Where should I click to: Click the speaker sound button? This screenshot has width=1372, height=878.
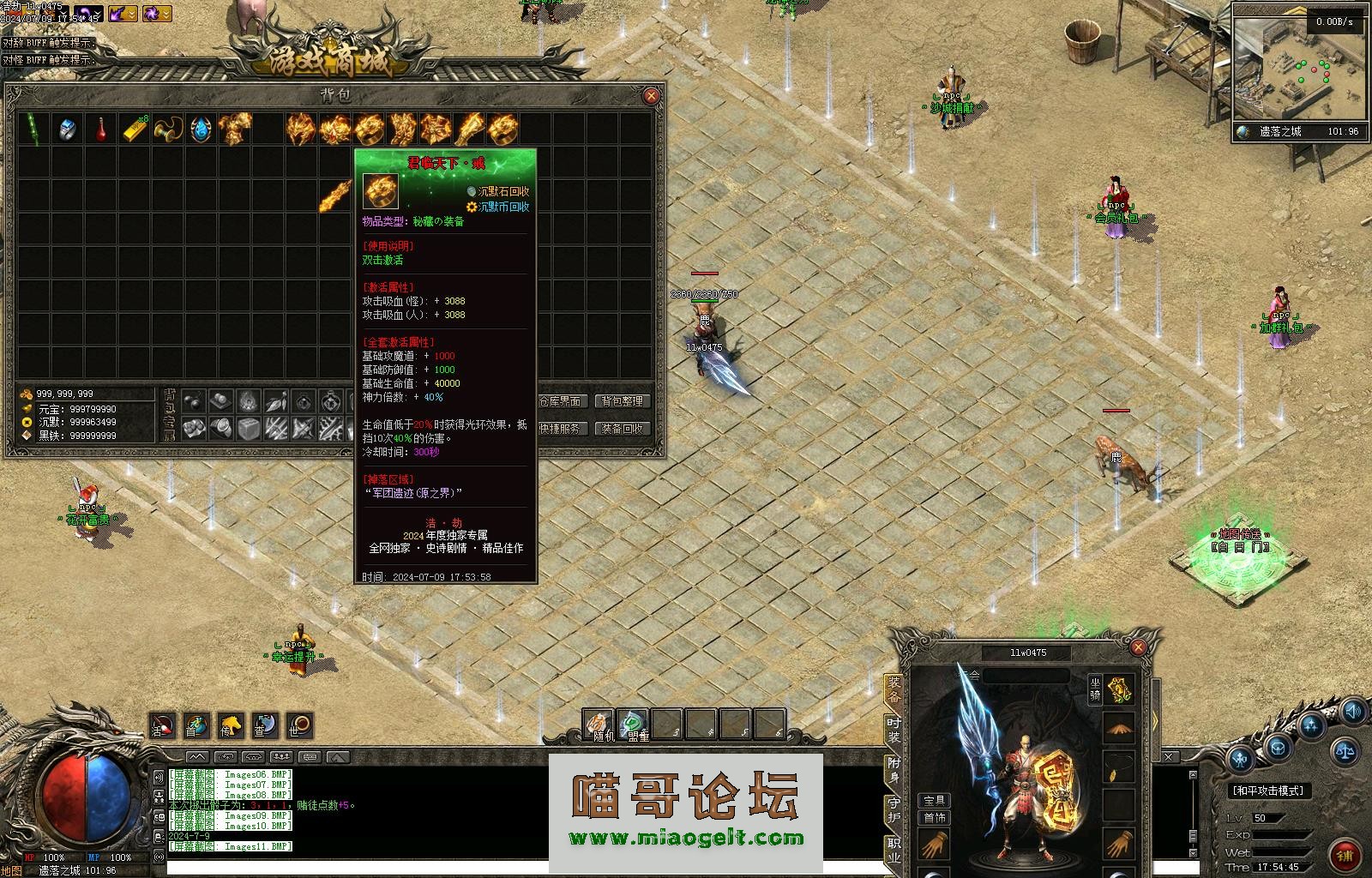[1354, 711]
